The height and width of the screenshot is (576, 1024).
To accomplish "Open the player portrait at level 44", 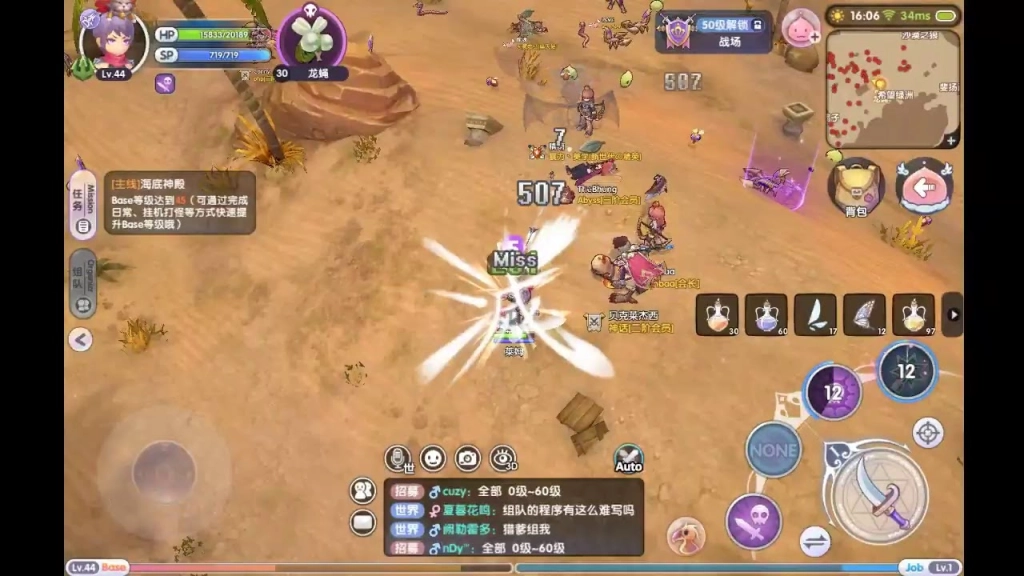I will [x=113, y=42].
